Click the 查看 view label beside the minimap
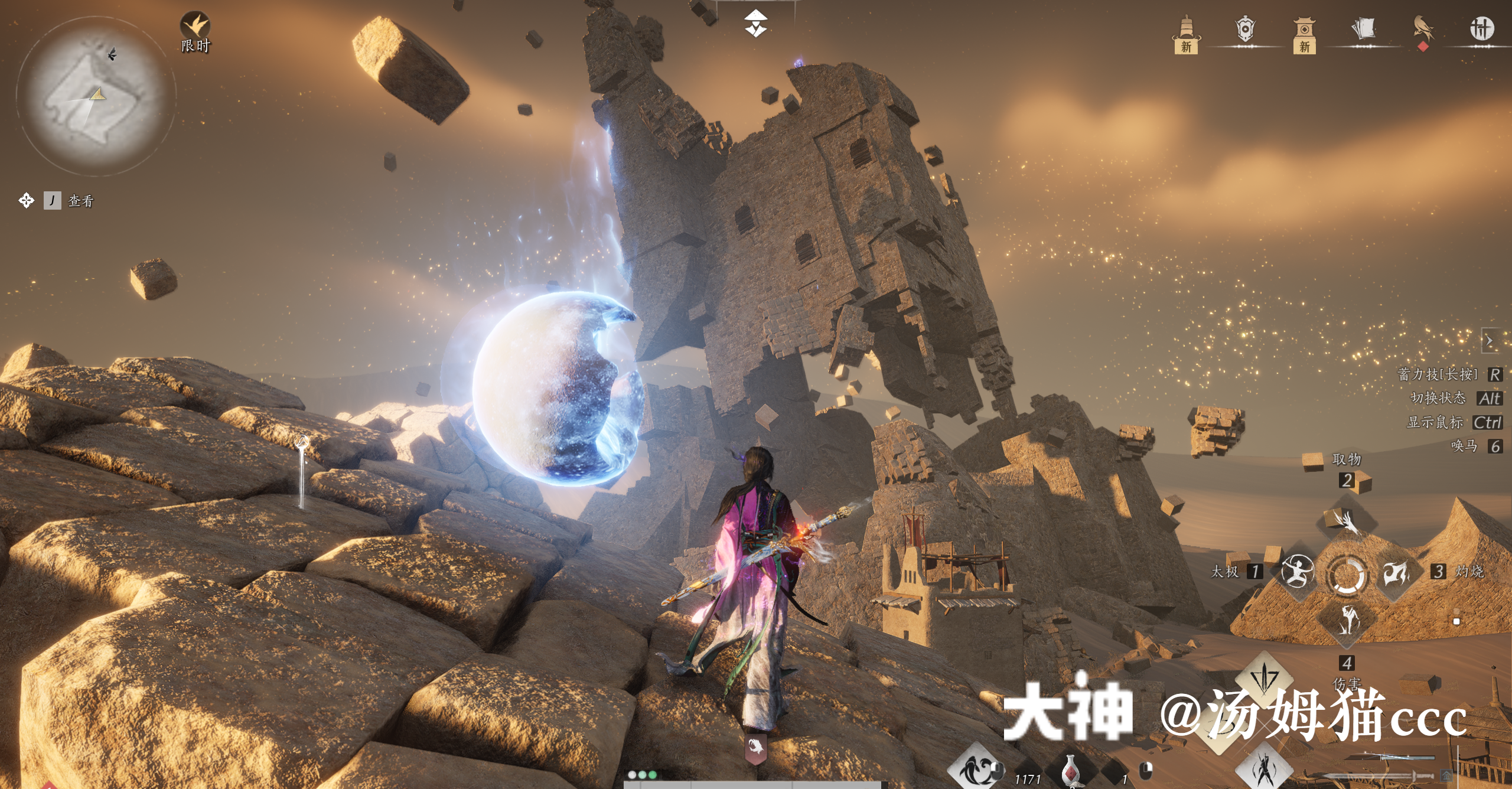This screenshot has height=789, width=1512. [81, 201]
